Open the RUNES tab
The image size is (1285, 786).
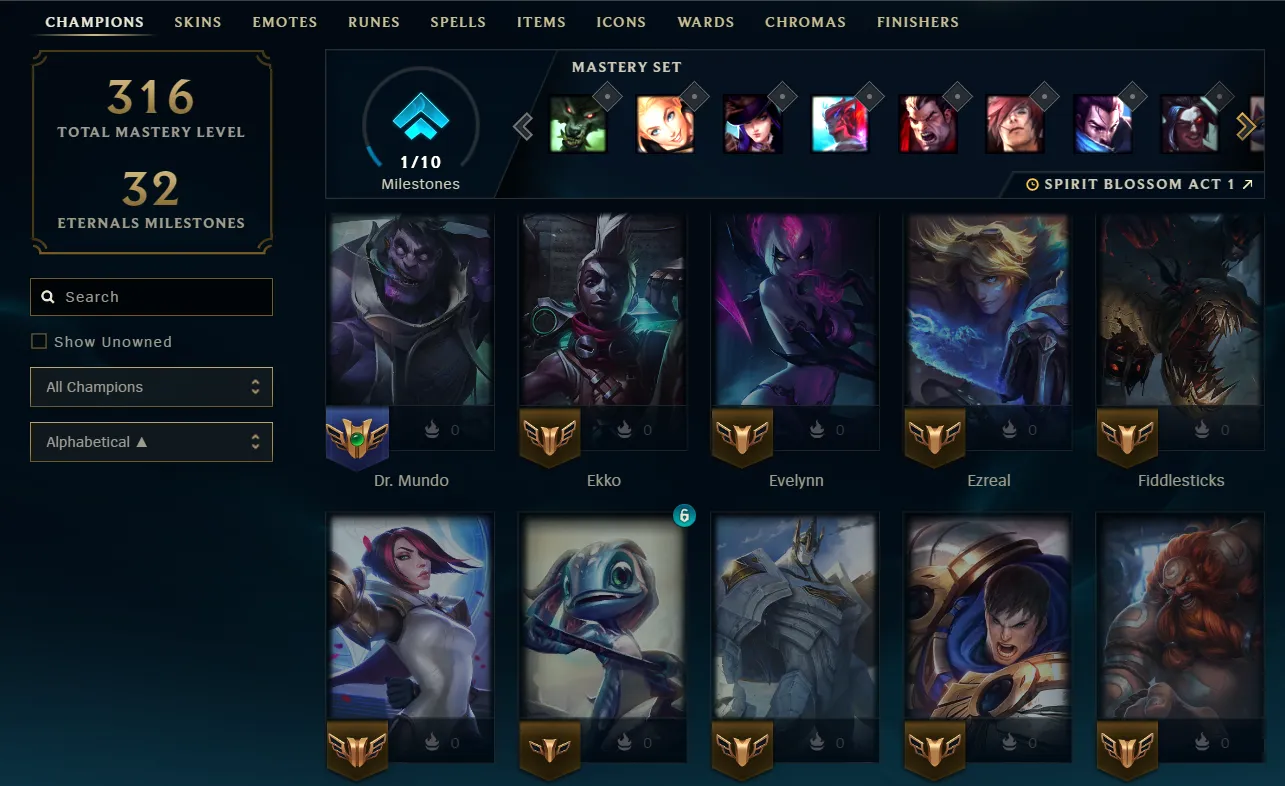[x=373, y=21]
